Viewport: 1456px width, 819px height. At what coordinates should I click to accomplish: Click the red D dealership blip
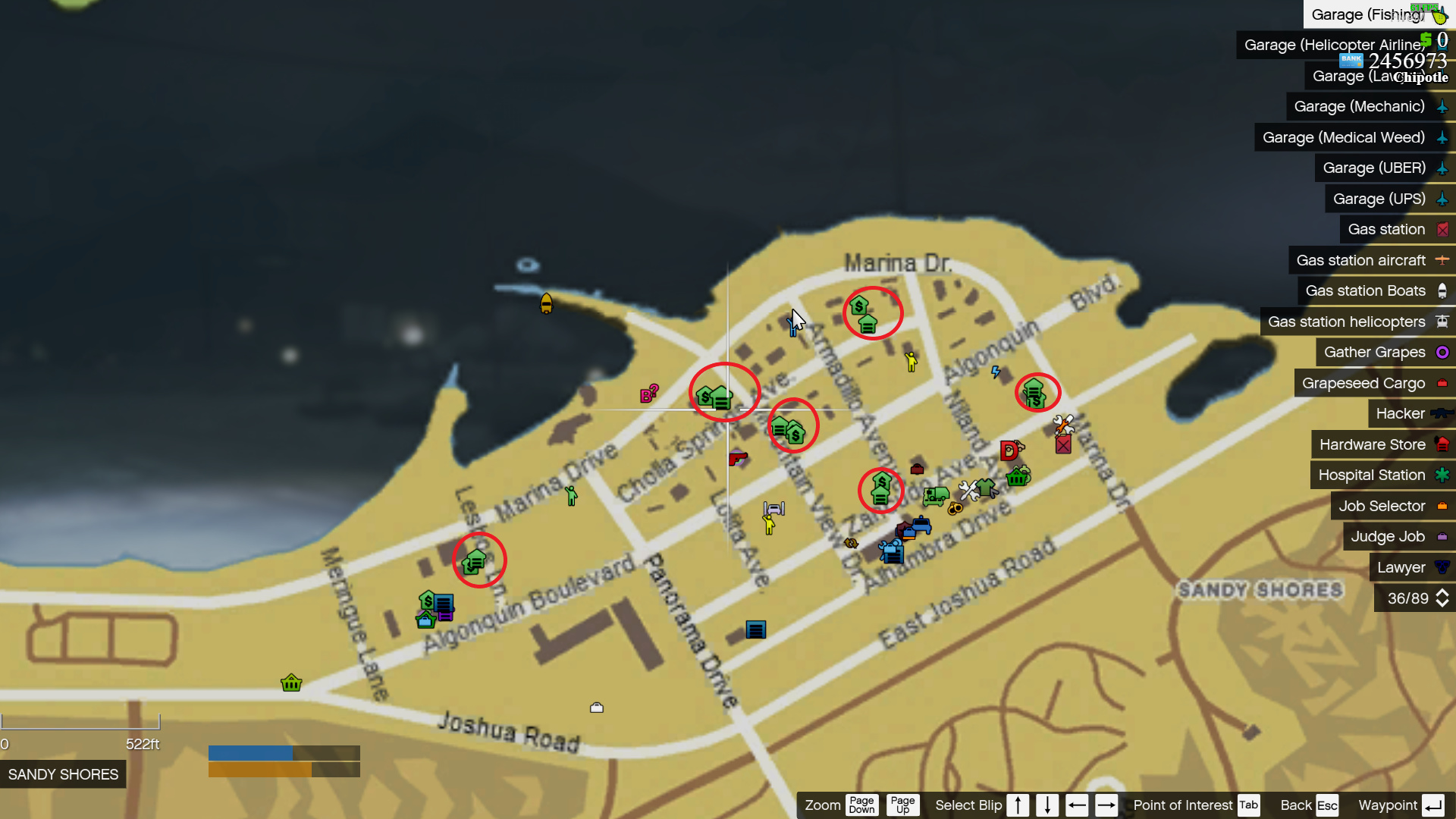click(1009, 451)
